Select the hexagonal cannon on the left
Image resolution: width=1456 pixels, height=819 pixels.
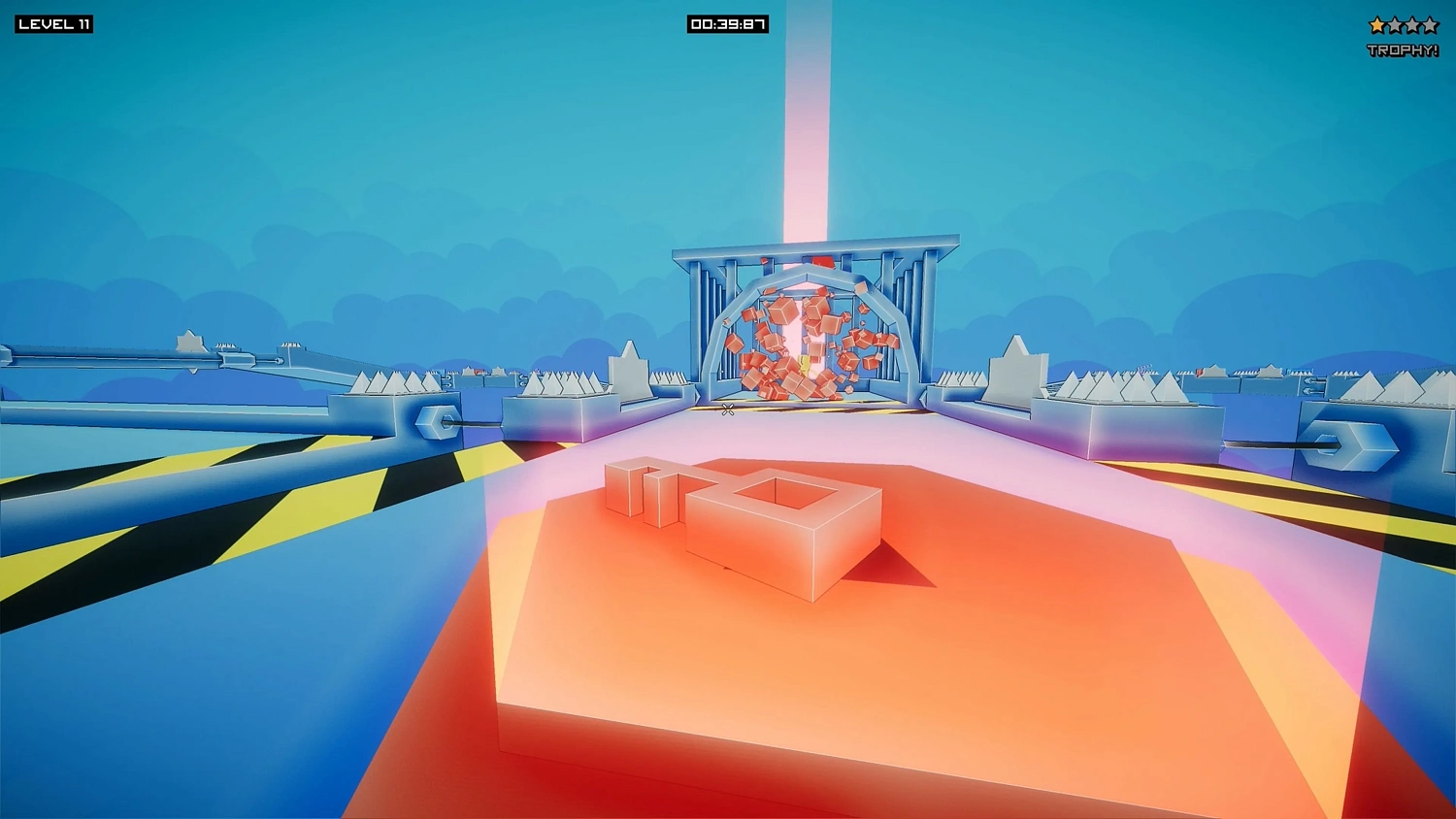click(x=437, y=424)
